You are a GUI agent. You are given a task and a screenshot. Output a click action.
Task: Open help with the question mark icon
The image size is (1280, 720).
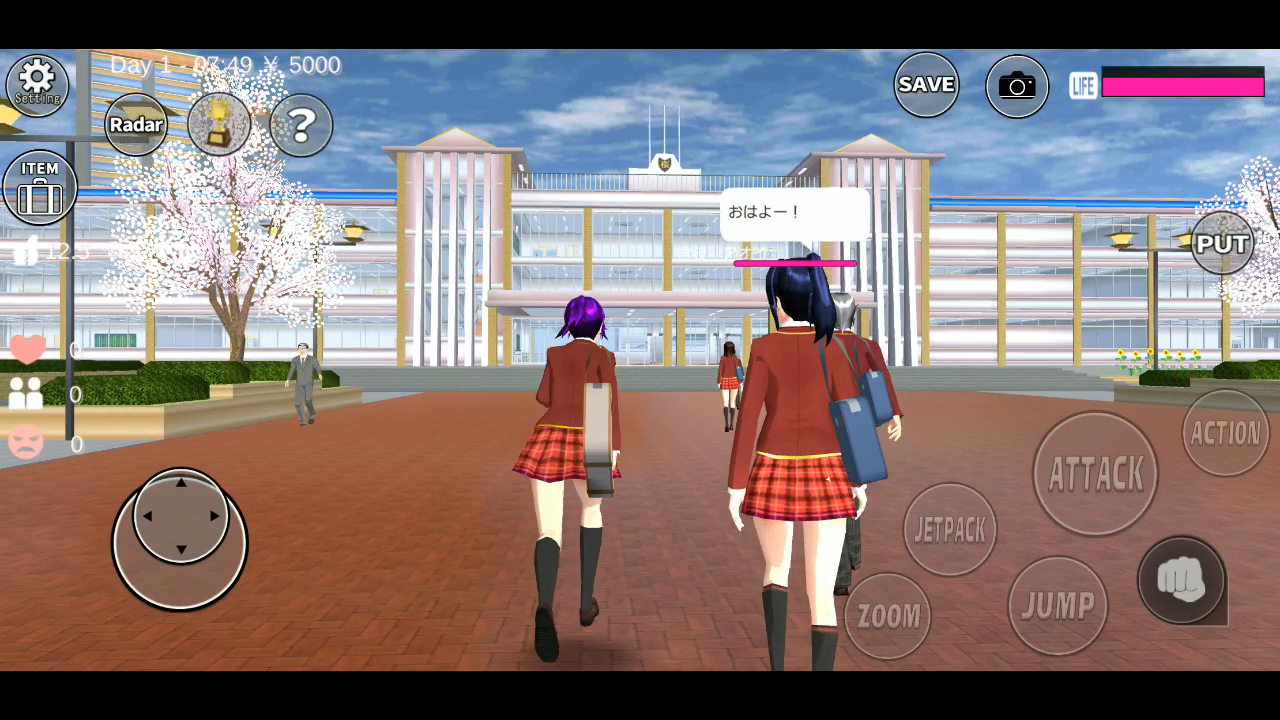click(300, 124)
